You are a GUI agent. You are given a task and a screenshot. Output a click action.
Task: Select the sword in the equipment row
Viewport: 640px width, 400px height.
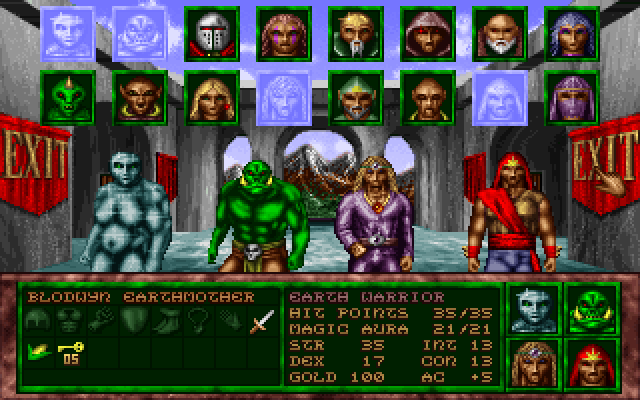tap(261, 322)
